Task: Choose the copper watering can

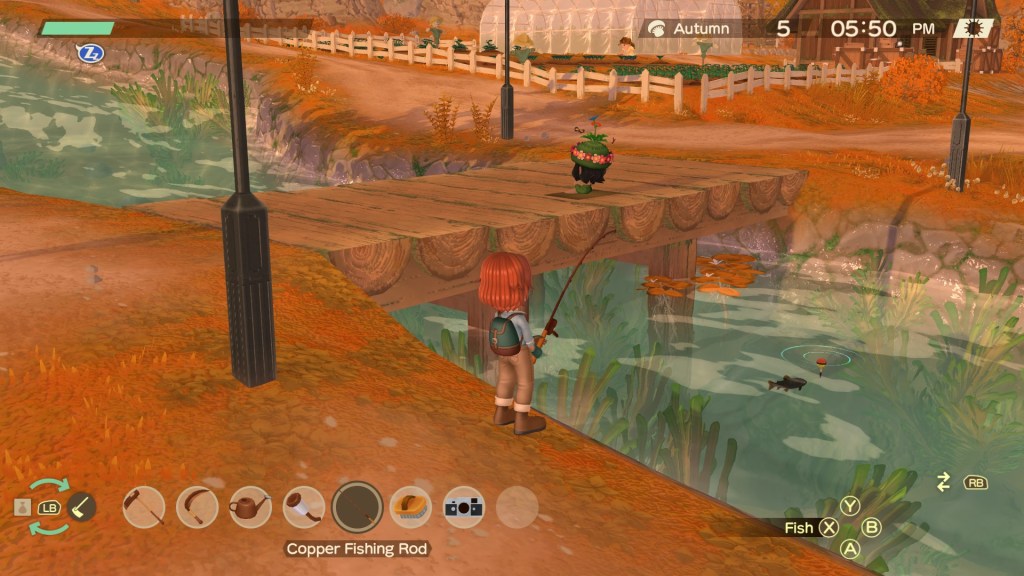Action: (250, 507)
